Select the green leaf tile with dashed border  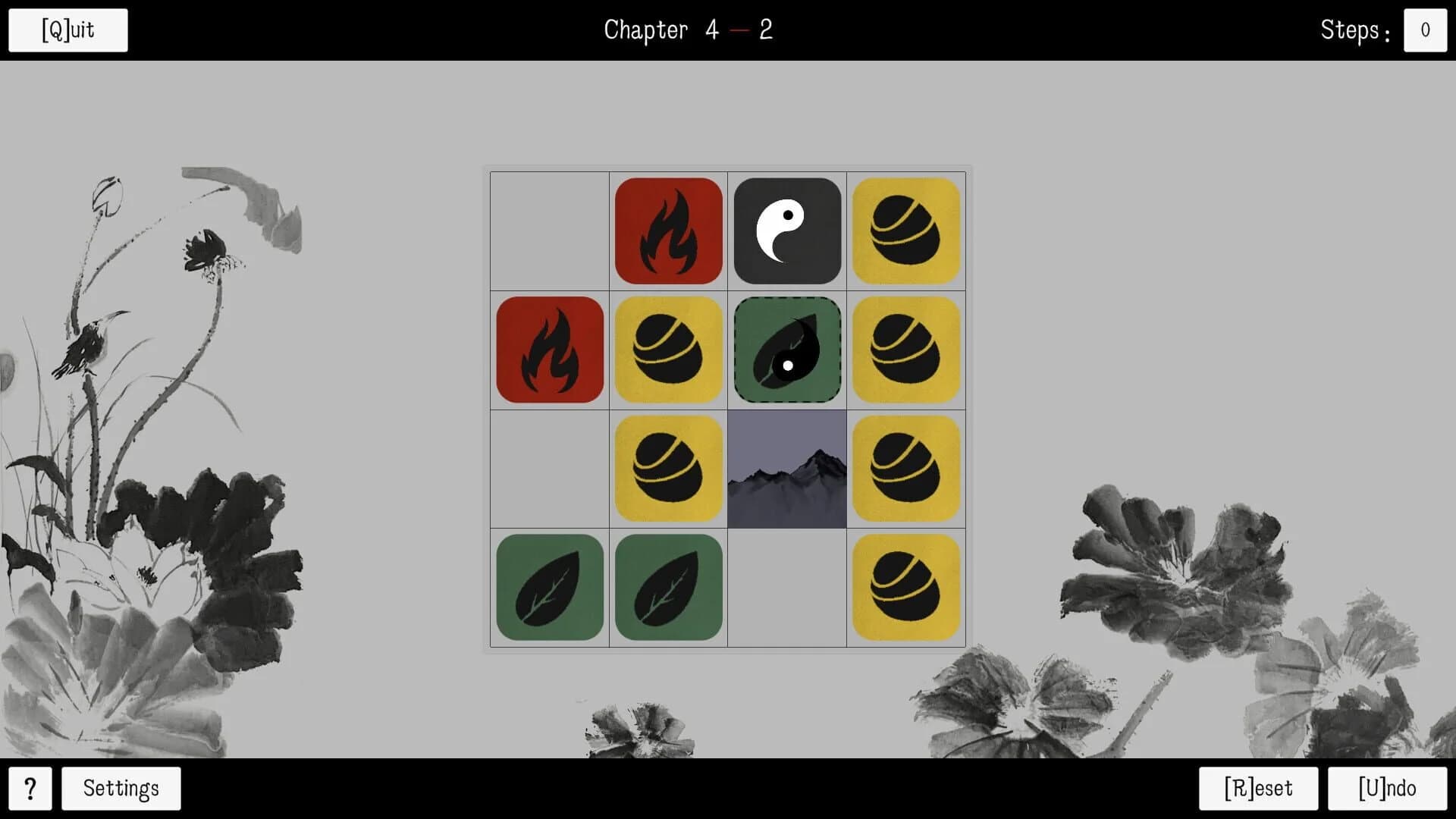(x=787, y=350)
